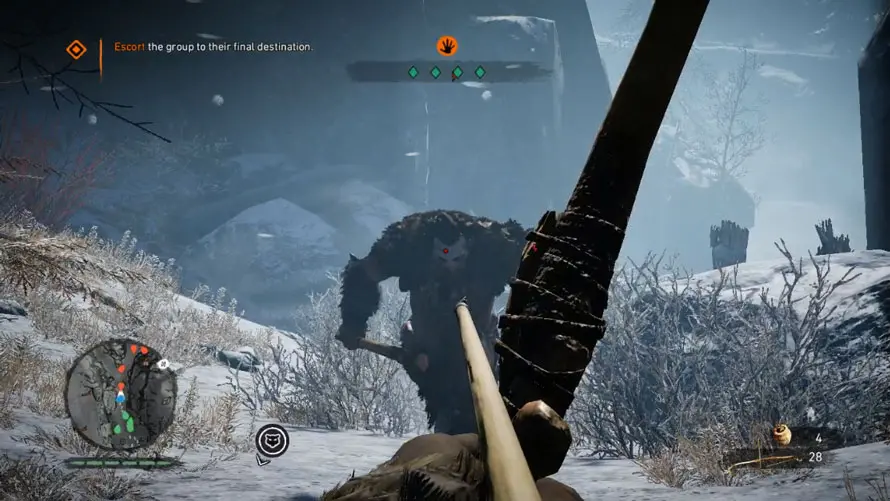Screen dimensions: 890x501
Task: Choose the yellow clay pot throwable
Action: [x=781, y=435]
